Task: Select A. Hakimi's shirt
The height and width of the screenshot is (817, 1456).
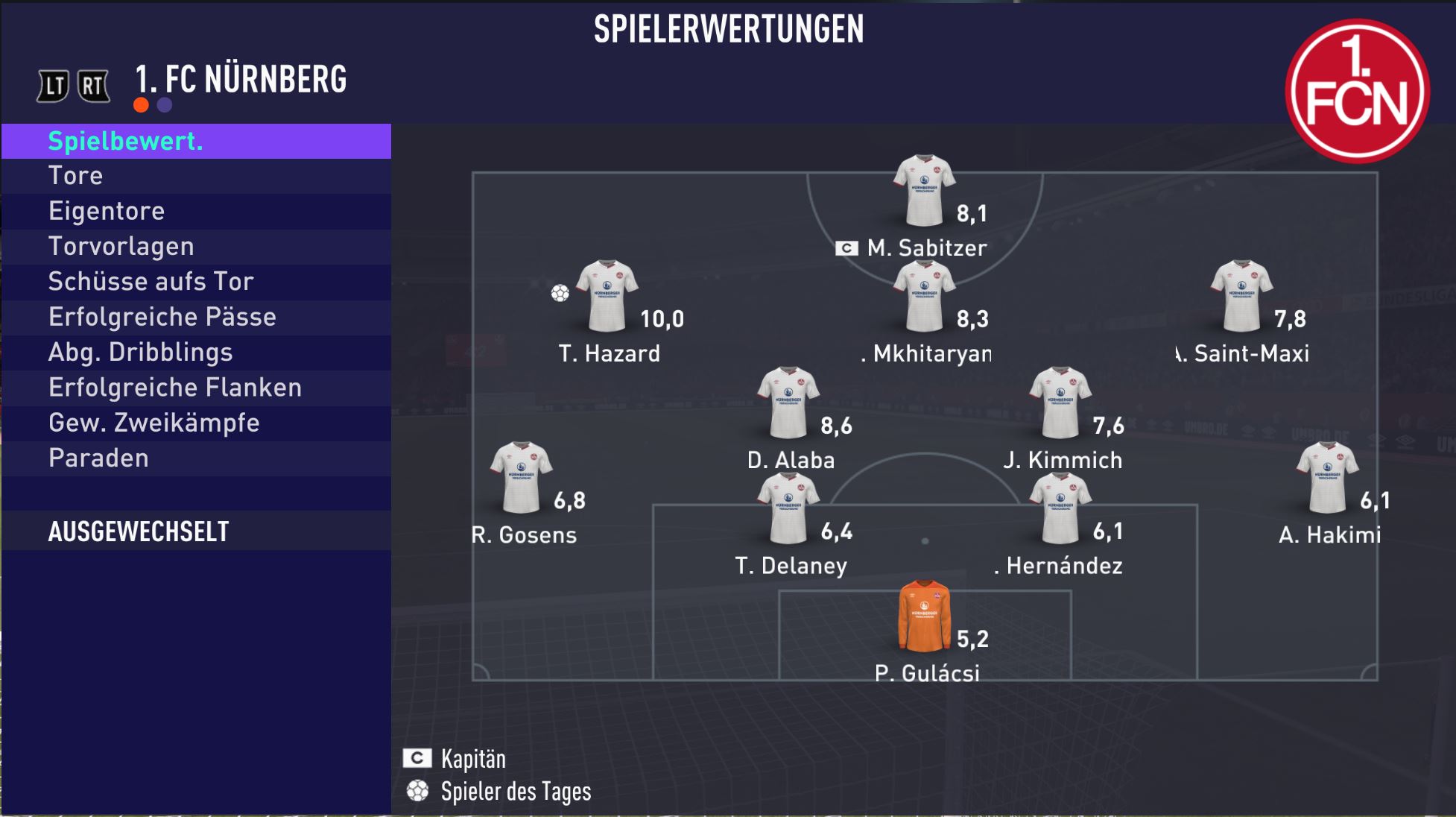Action: point(1327,478)
